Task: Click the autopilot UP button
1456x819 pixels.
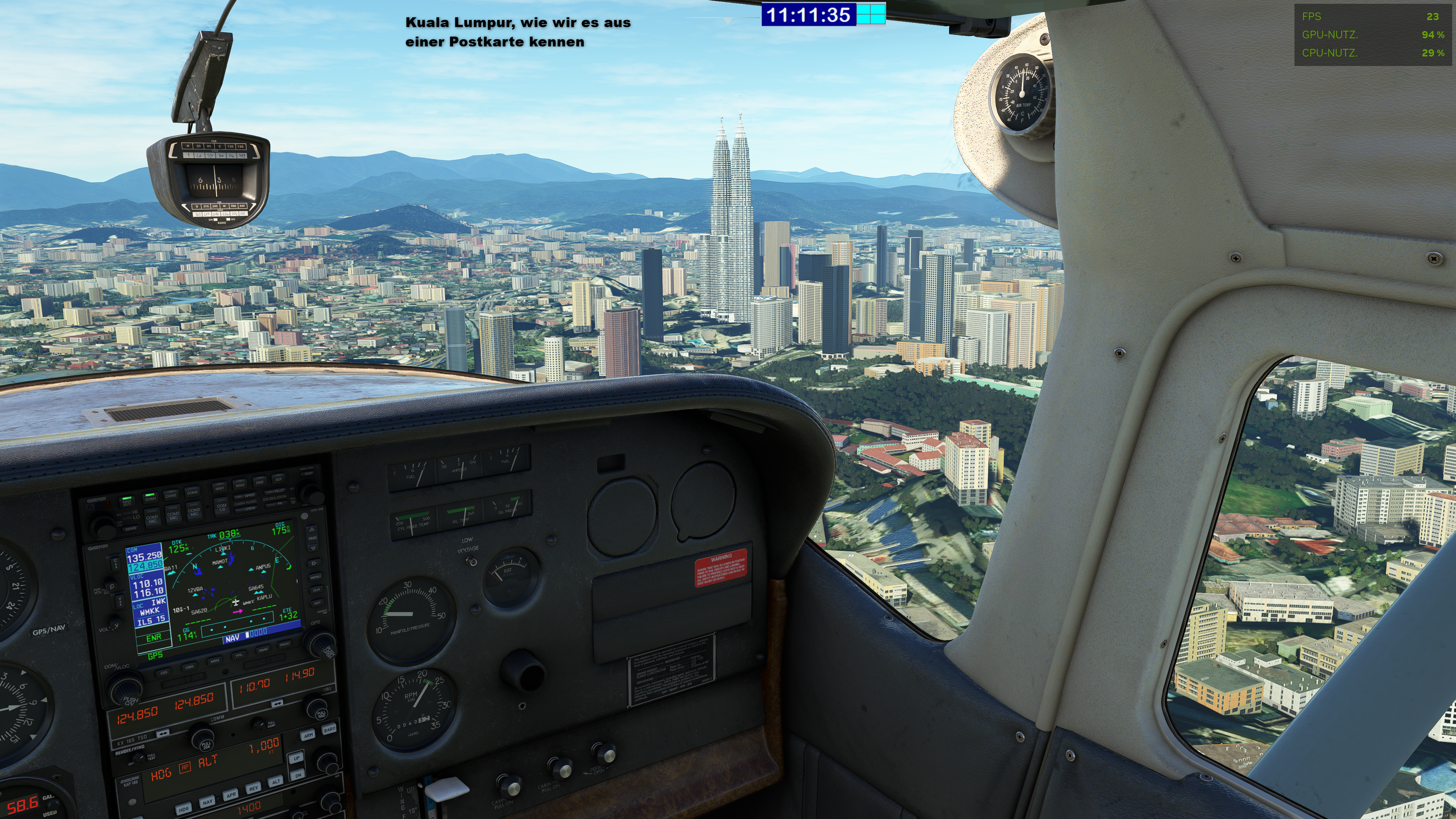Action: coord(297,758)
